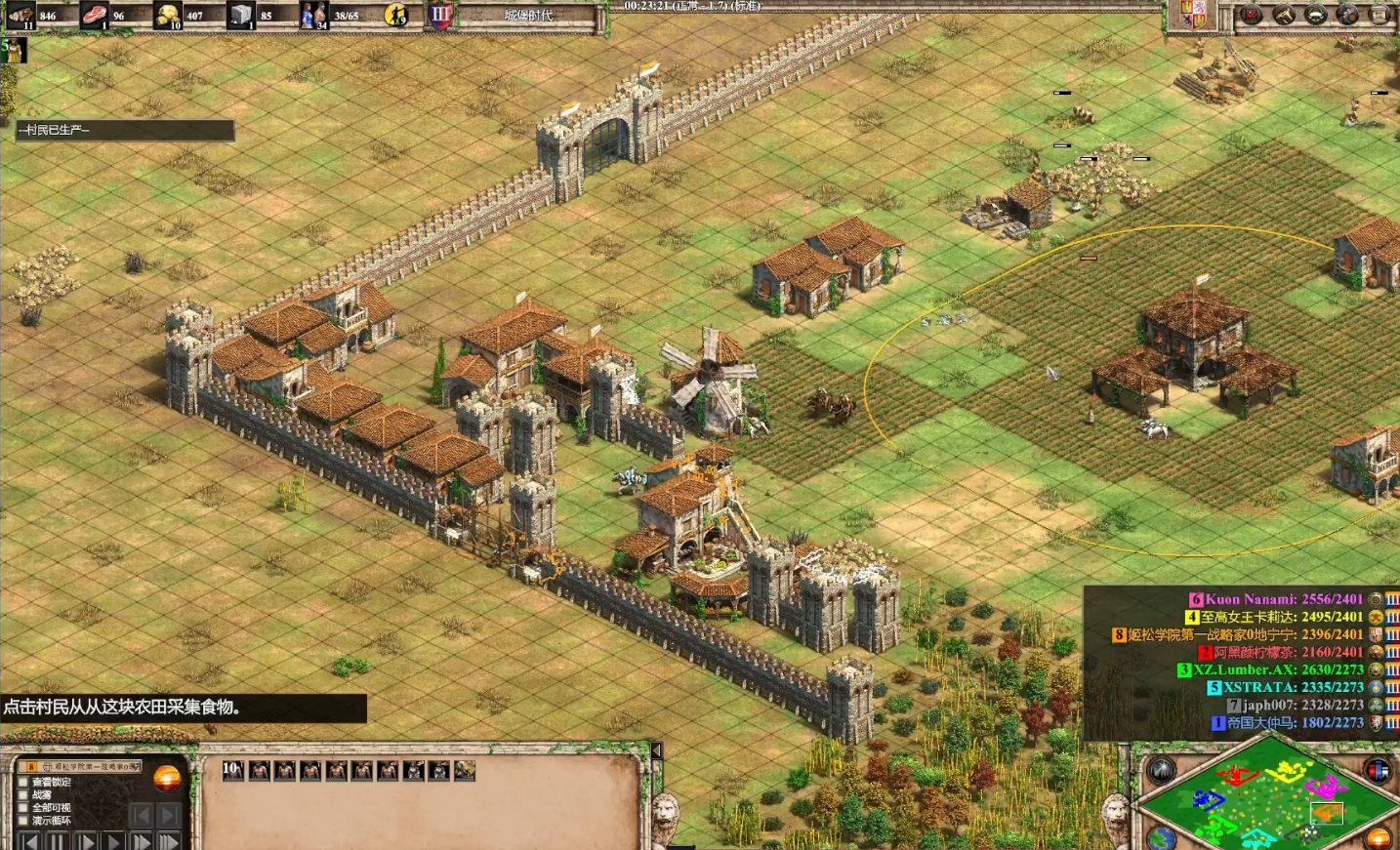Viewport: 1400px width, 850px height.
Task: Click the red checkmark objectives icon
Action: (1252, 15)
